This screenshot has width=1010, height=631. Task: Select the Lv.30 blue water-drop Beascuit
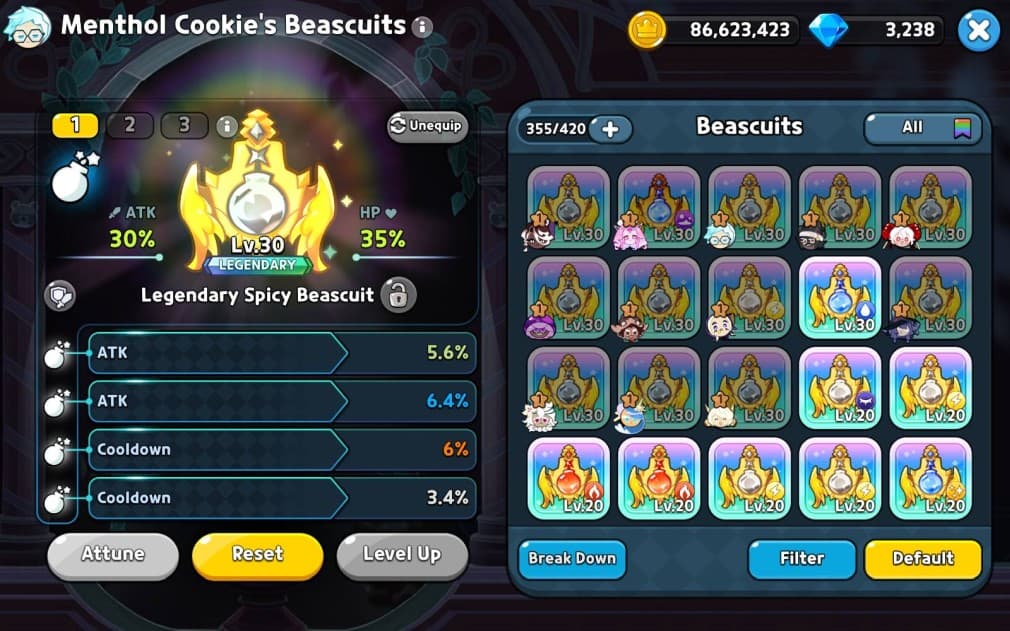tap(840, 298)
